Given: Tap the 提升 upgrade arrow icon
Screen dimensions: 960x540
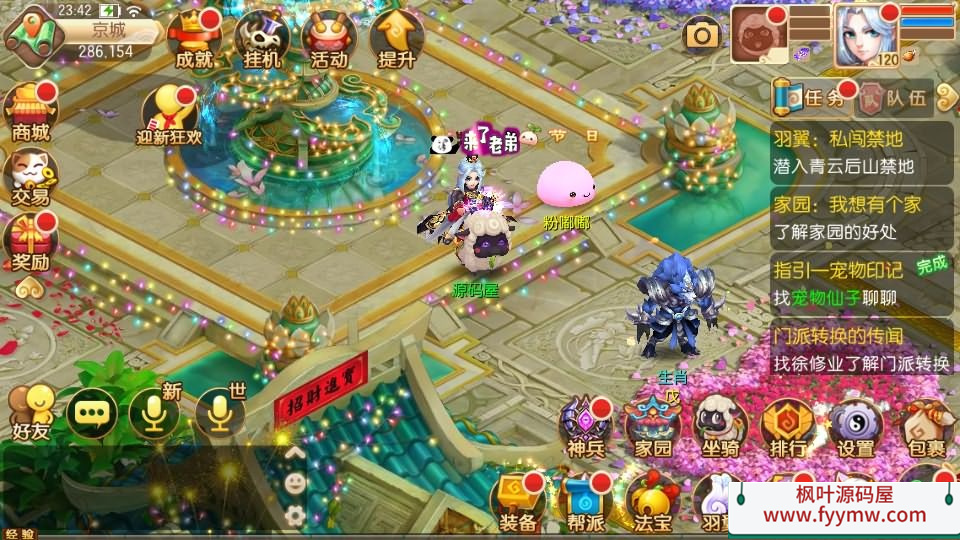Looking at the screenshot, I should click(397, 40).
